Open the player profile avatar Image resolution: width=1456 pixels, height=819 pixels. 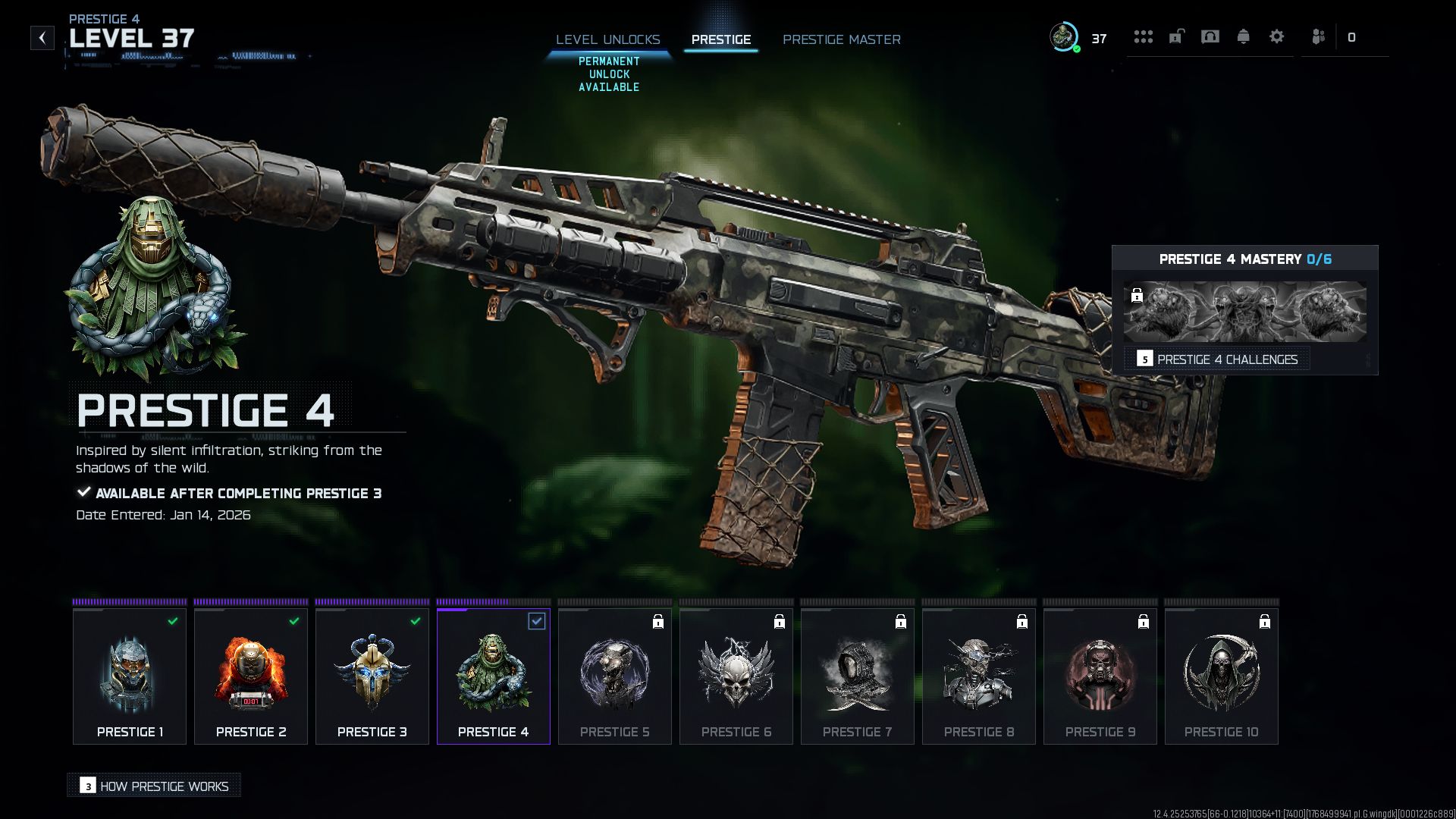click(1063, 37)
